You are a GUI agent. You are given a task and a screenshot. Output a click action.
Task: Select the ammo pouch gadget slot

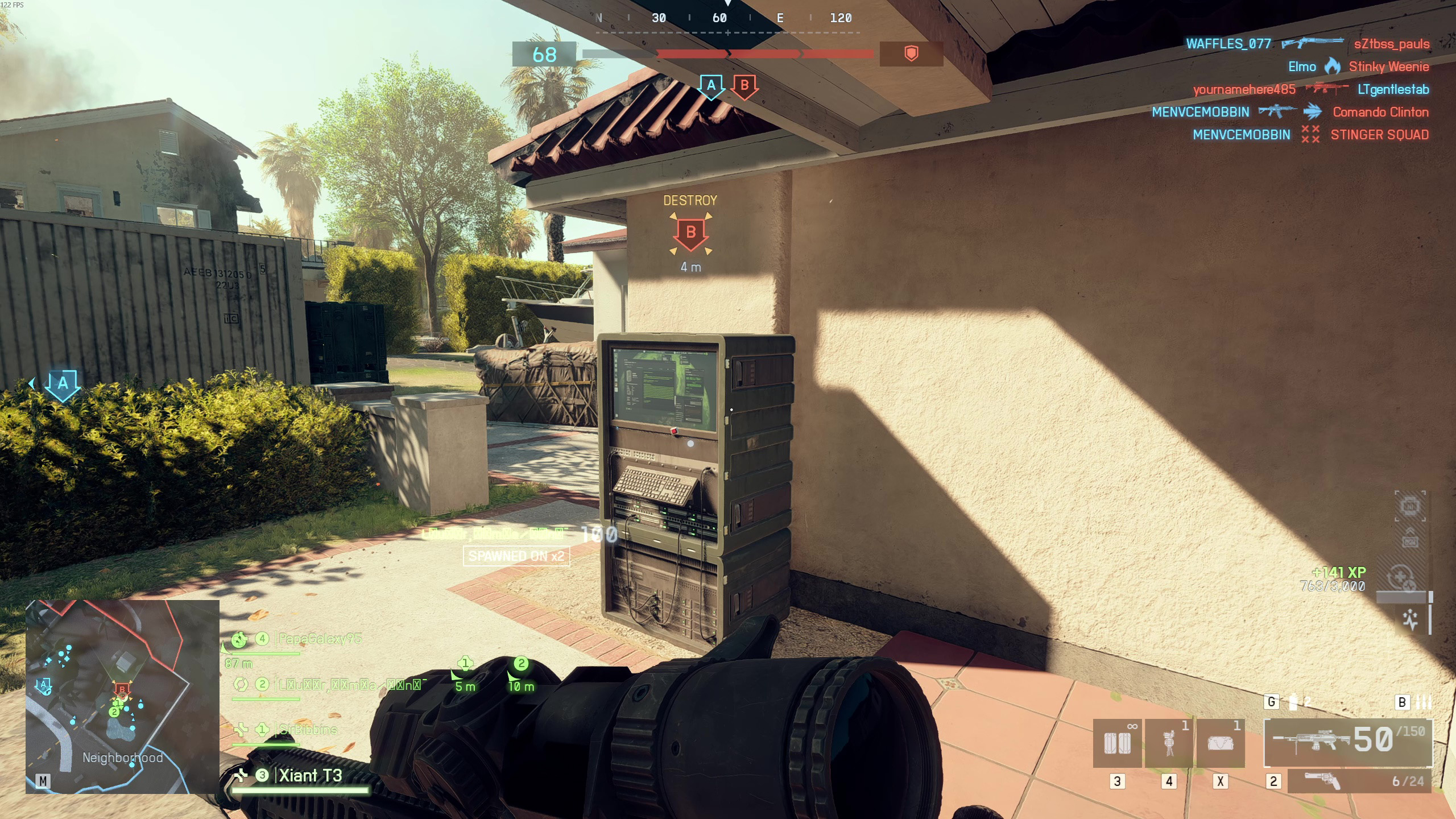[x=1116, y=743]
